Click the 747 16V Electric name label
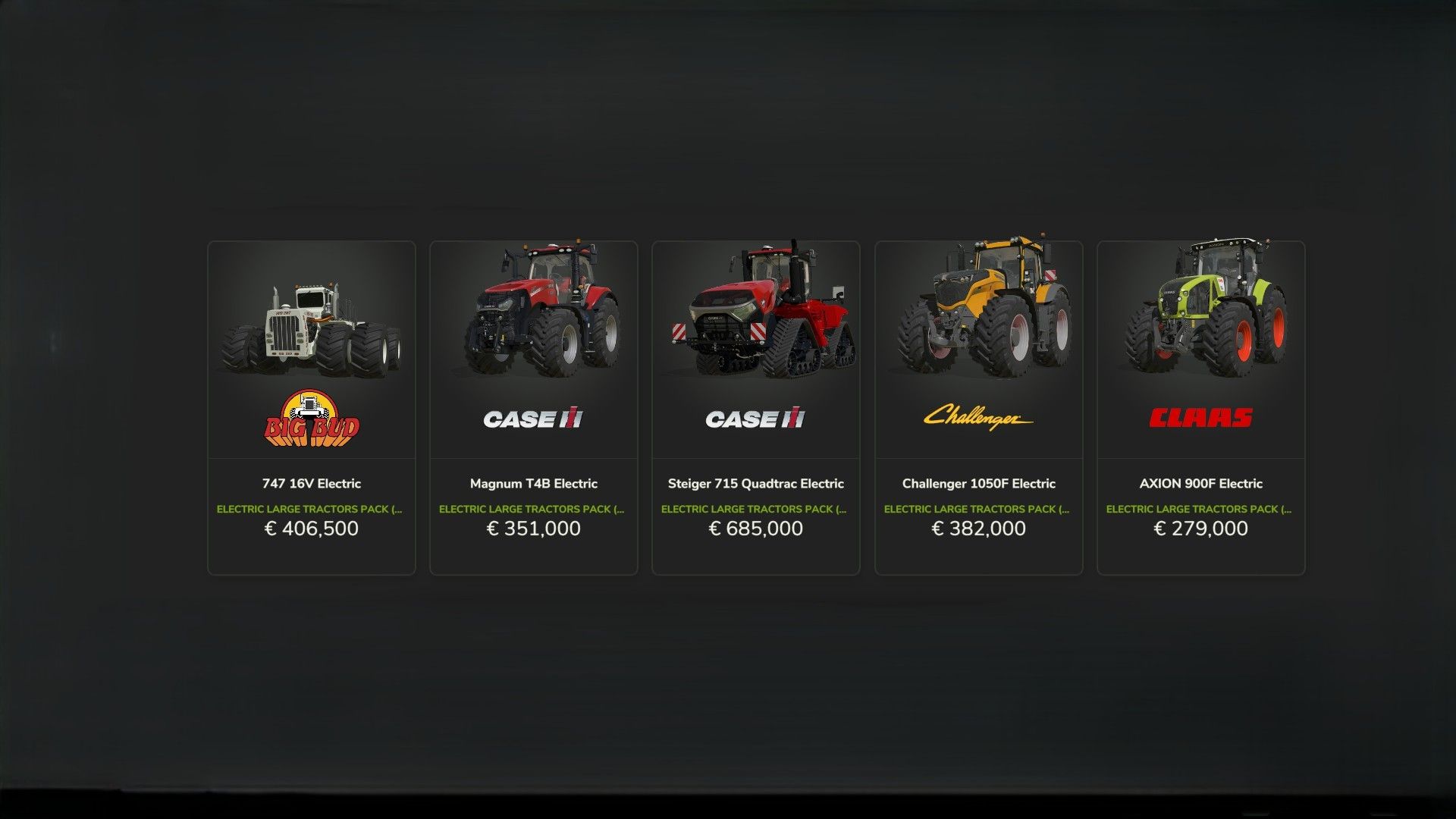Image resolution: width=1456 pixels, height=819 pixels. [311, 483]
